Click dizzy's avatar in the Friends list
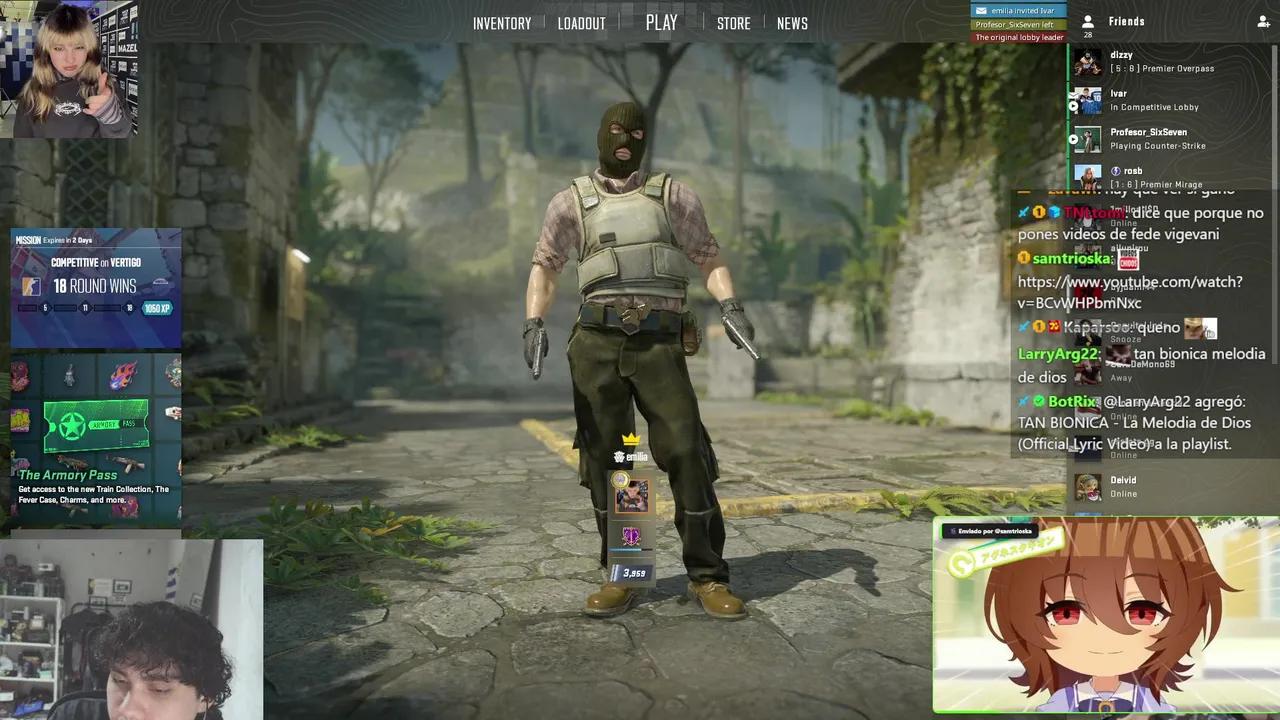The height and width of the screenshot is (720, 1280). [x=1087, y=62]
